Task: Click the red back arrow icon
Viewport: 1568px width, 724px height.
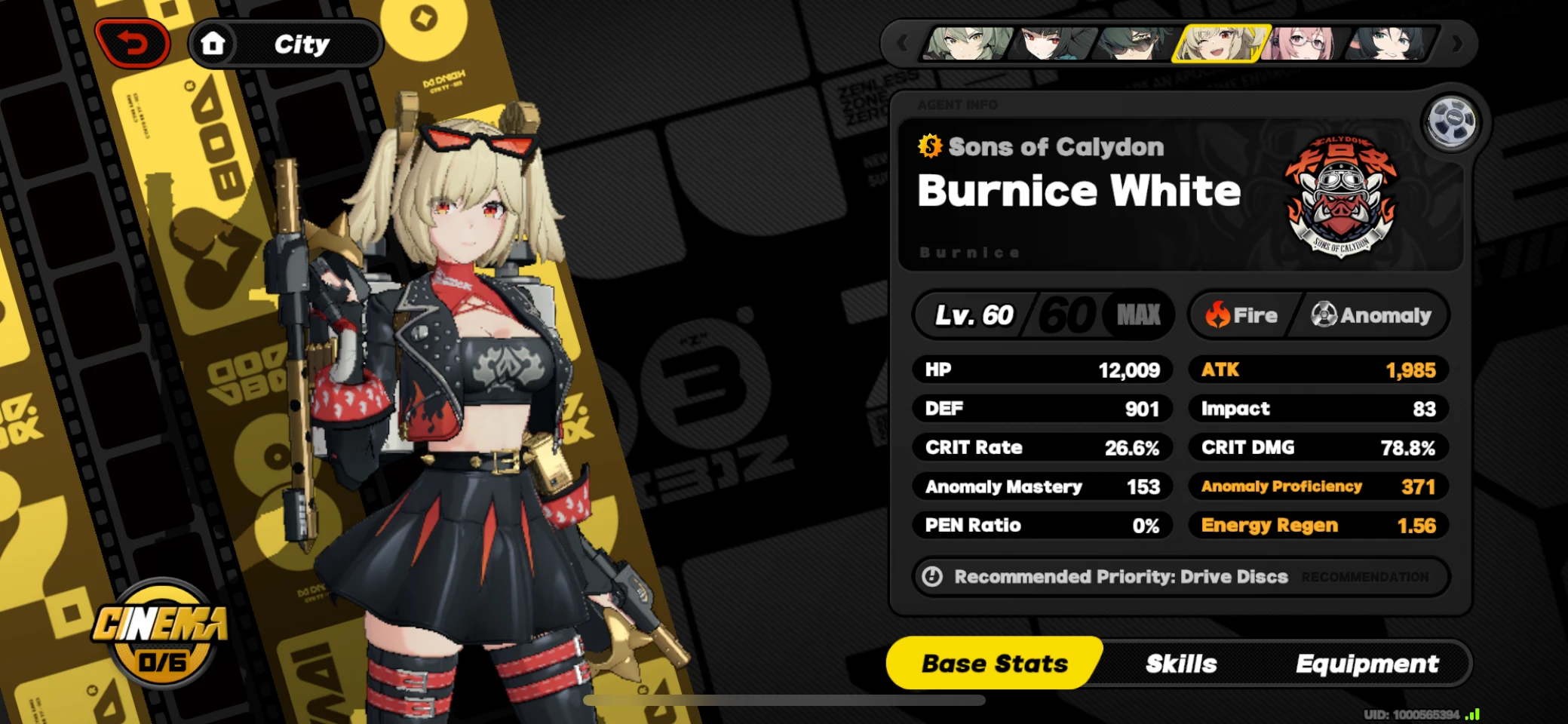Action: pos(131,43)
